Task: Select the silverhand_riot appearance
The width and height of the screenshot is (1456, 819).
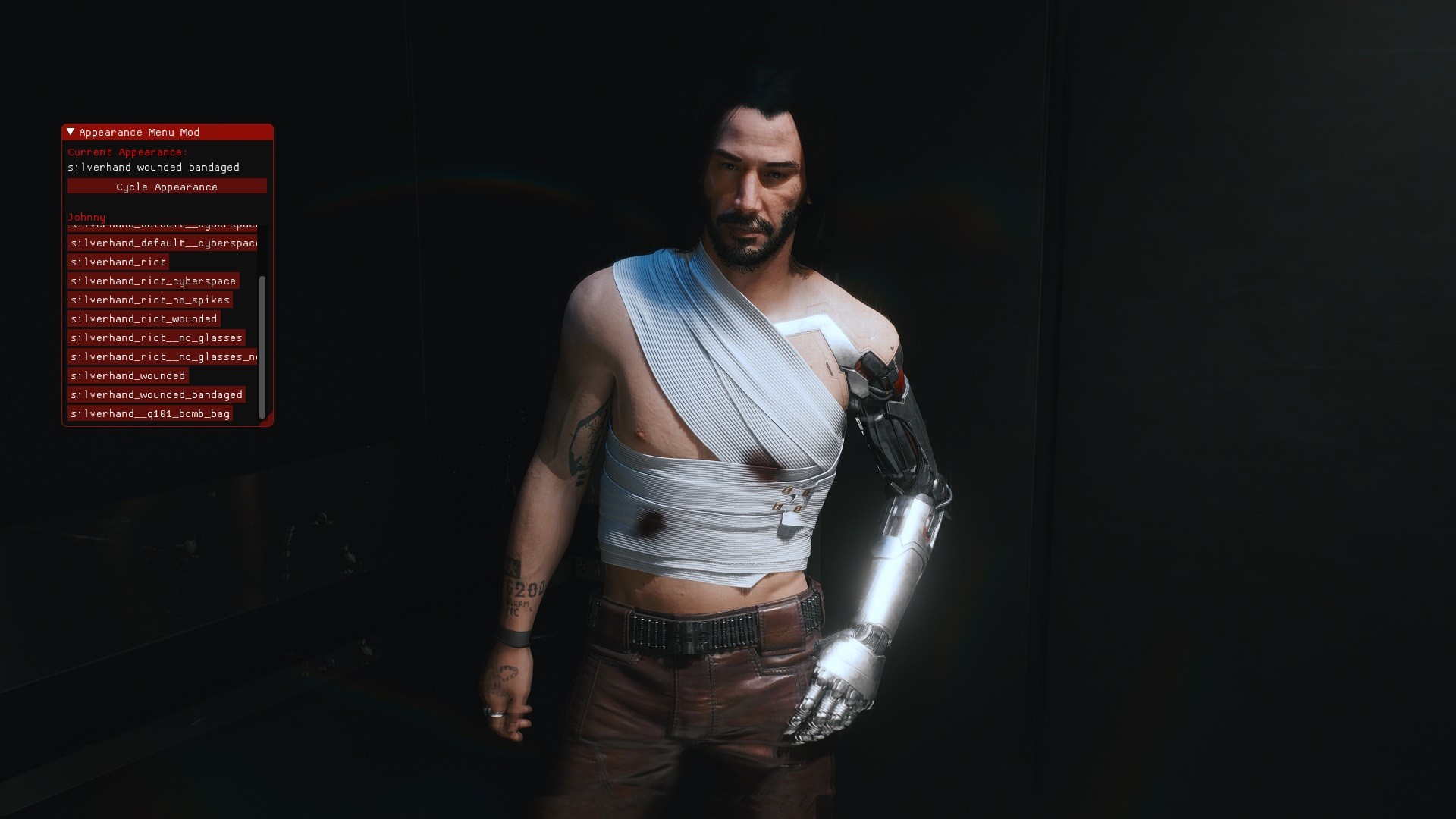Action: 118,262
